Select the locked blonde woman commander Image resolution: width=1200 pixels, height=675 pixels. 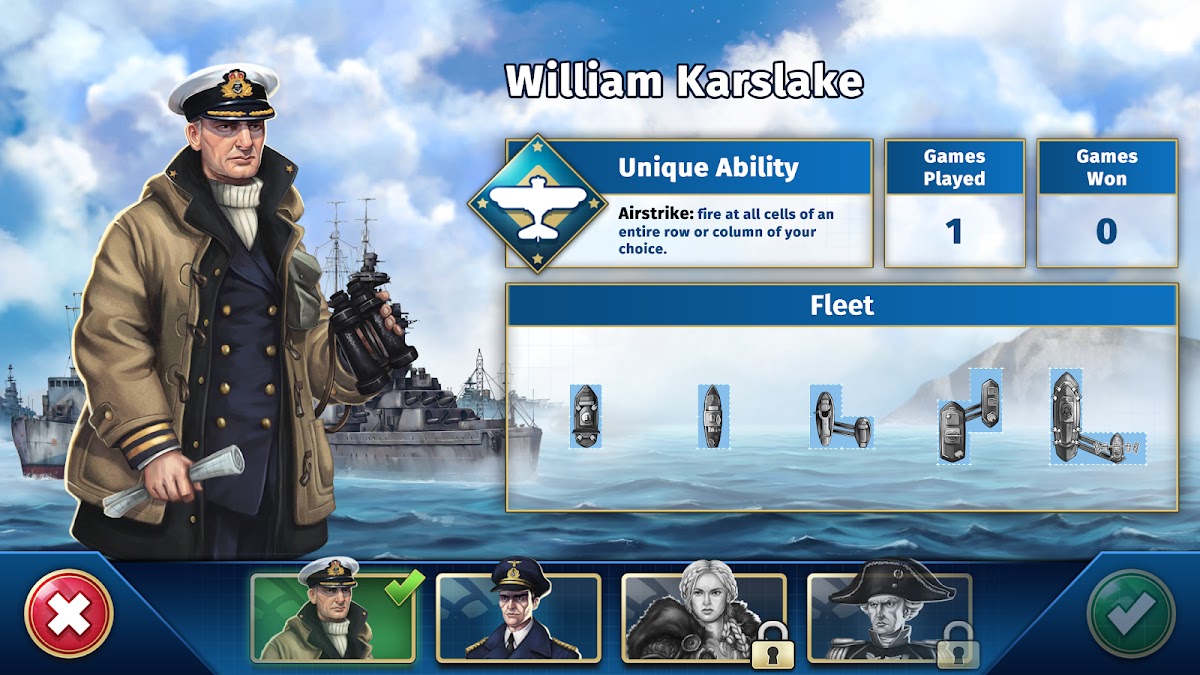(x=704, y=616)
